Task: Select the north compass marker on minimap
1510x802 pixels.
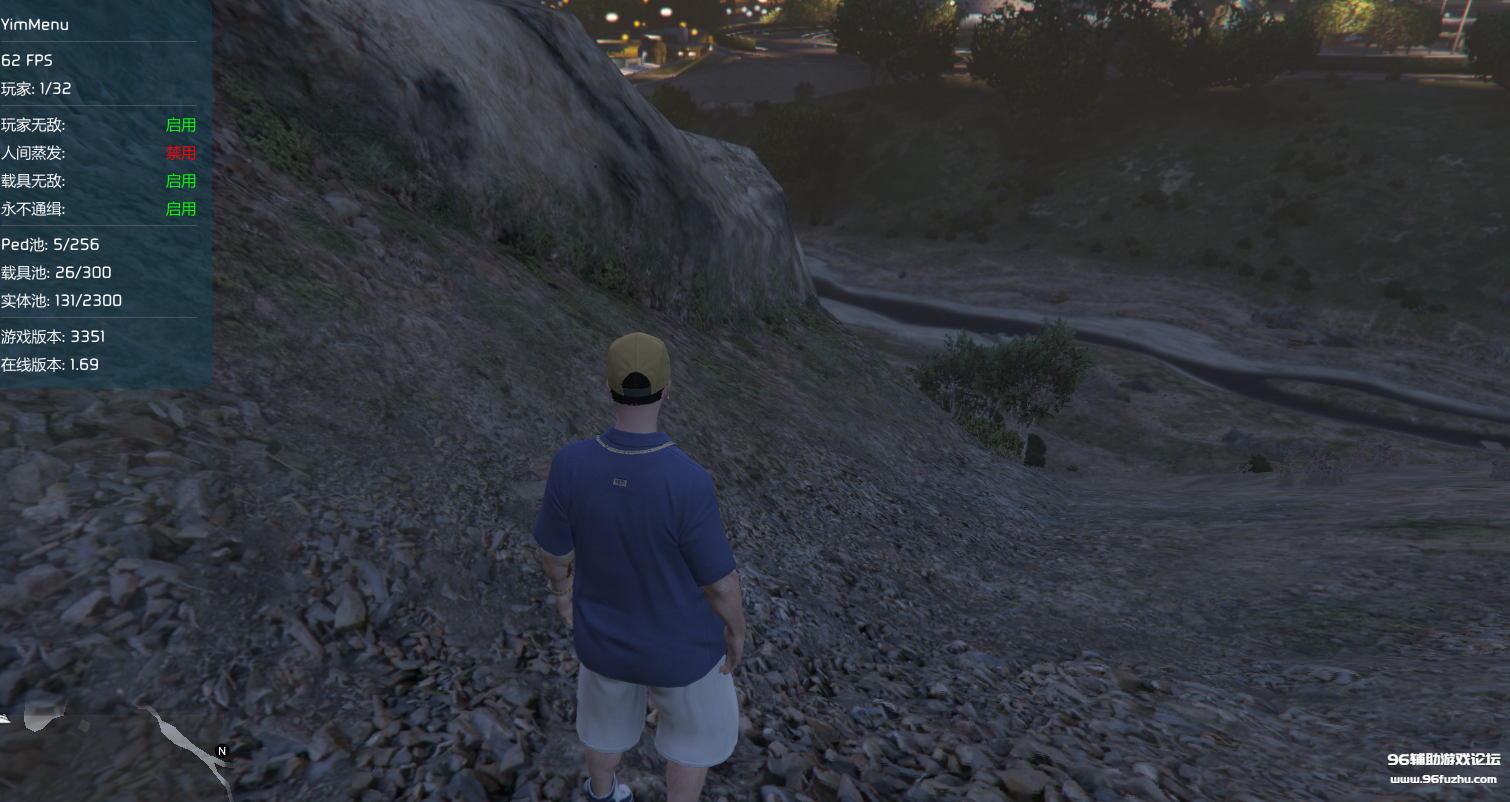Action: click(222, 750)
